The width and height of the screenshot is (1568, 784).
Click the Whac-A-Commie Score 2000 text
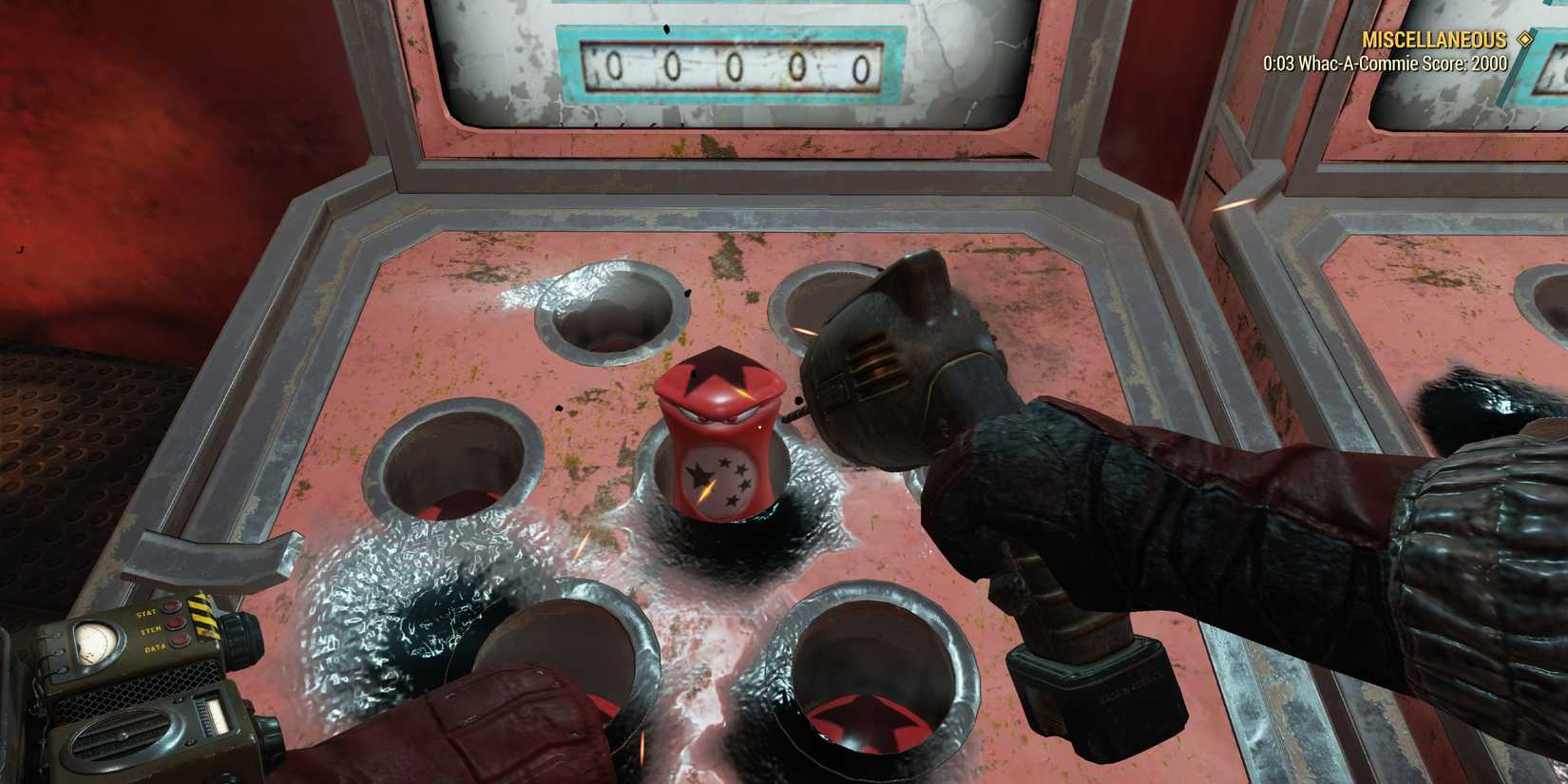click(x=1384, y=64)
